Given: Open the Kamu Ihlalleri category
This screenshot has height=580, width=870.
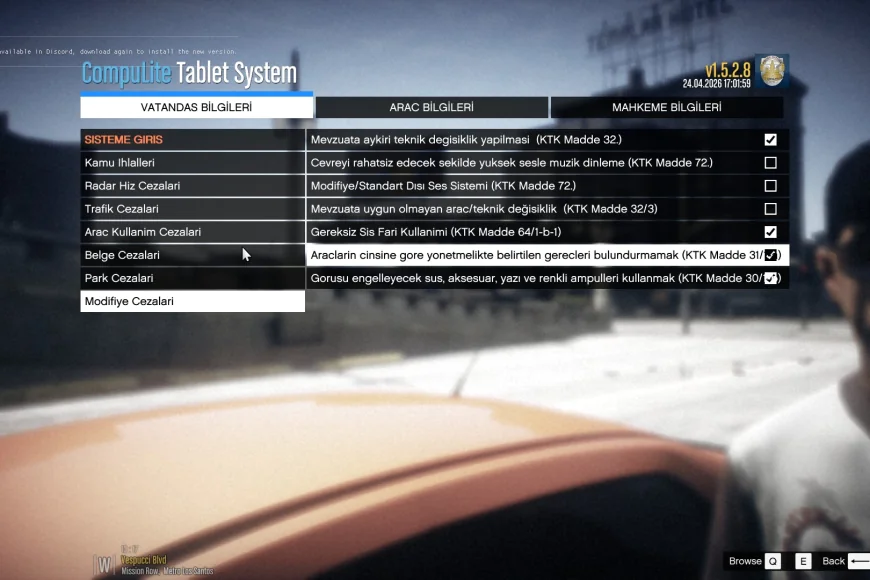Looking at the screenshot, I should tap(192, 163).
